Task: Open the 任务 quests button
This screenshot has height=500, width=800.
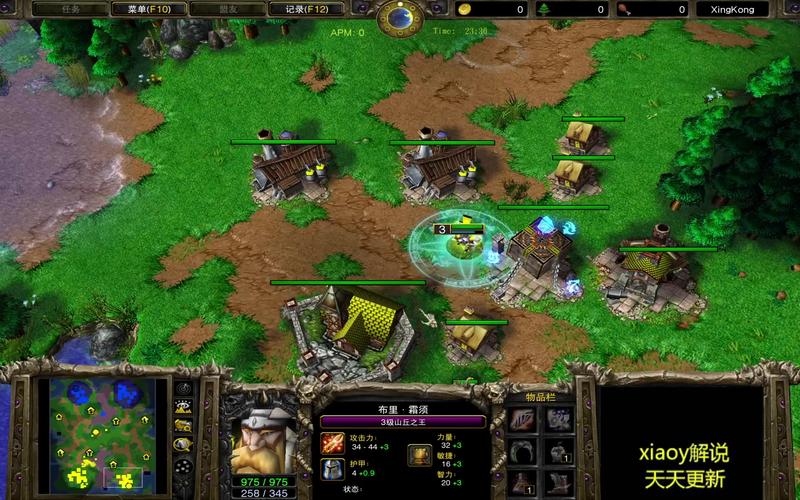Action: pyautogui.click(x=71, y=9)
